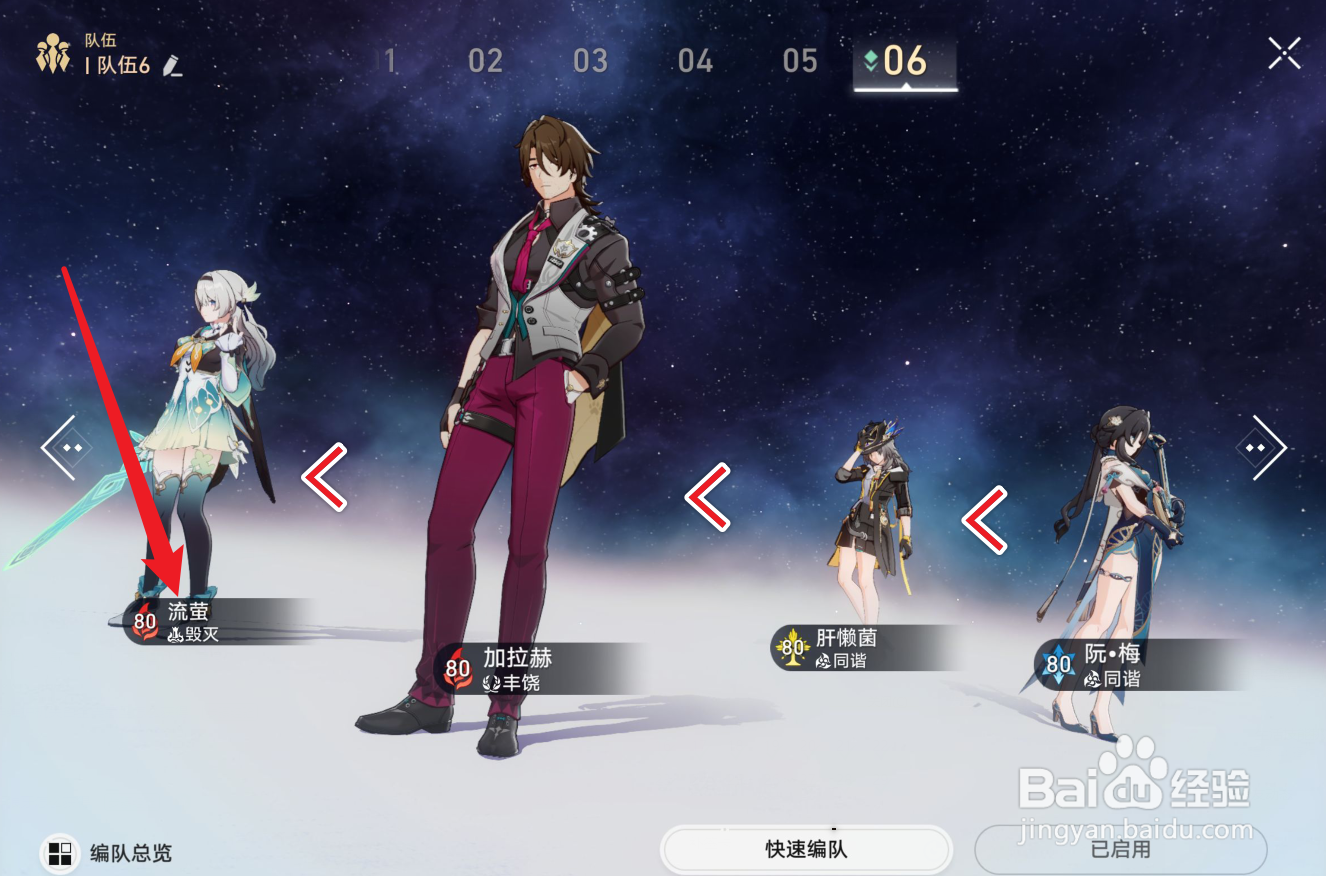Switch to team tab 04
This screenshot has width=1326, height=876.
[x=695, y=61]
